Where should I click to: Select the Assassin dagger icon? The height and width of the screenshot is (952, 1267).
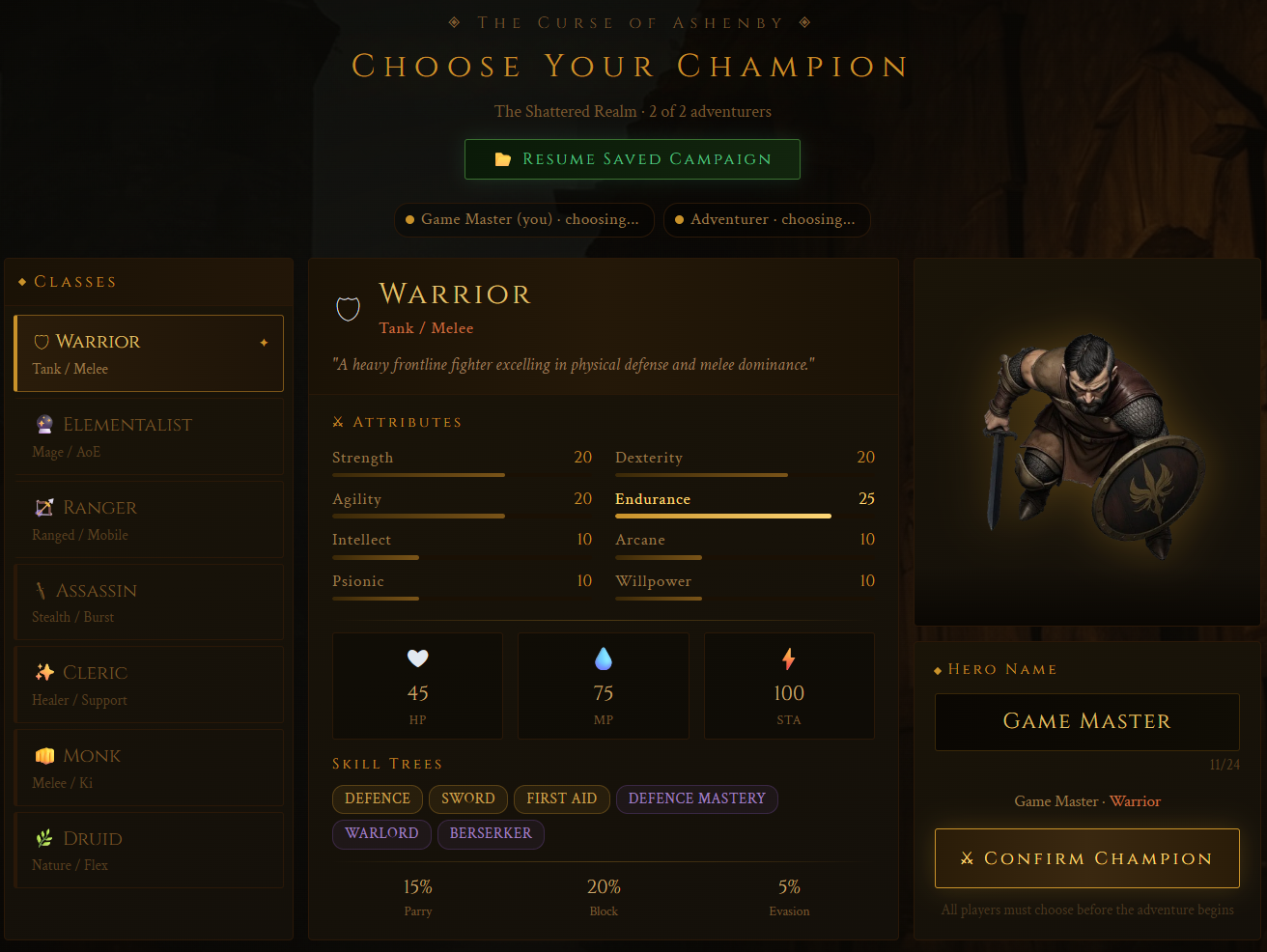coord(42,590)
